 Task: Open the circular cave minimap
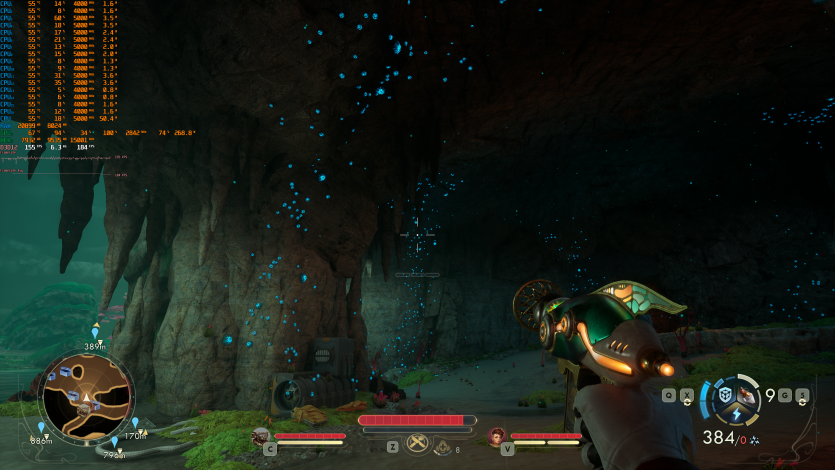click(86, 396)
